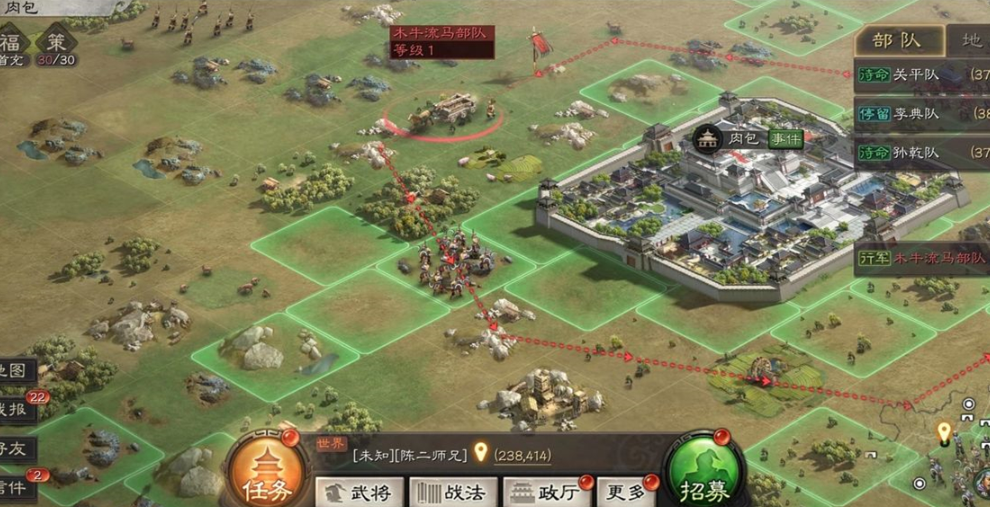Select the 关平队 troop row

click(920, 73)
